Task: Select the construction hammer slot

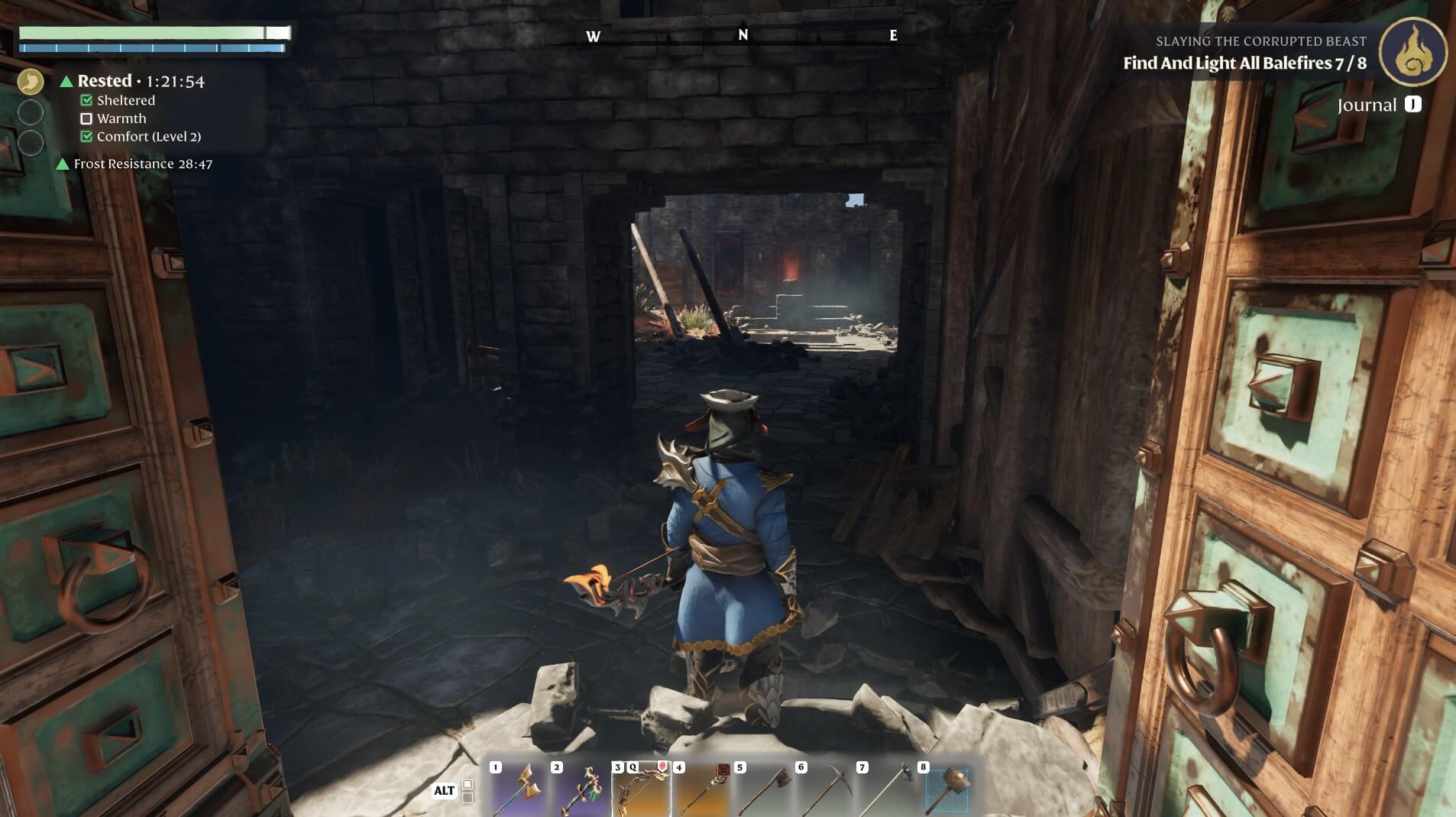Action: click(x=946, y=789)
